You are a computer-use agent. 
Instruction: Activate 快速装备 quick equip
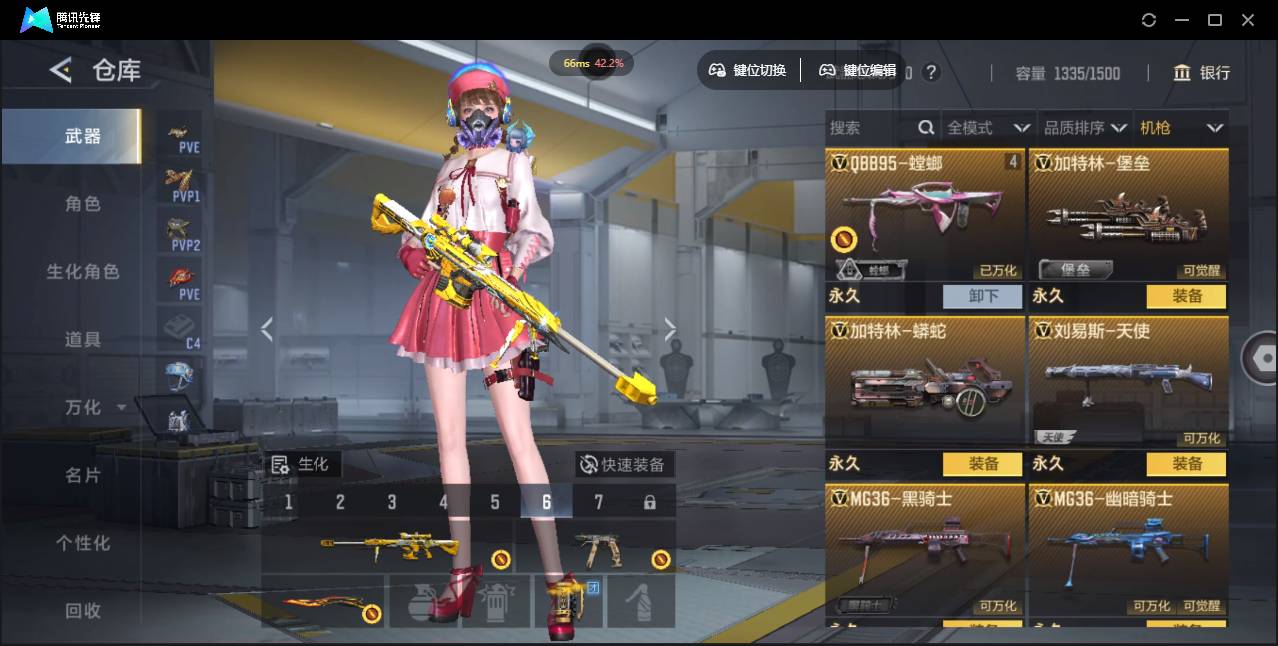click(x=624, y=465)
